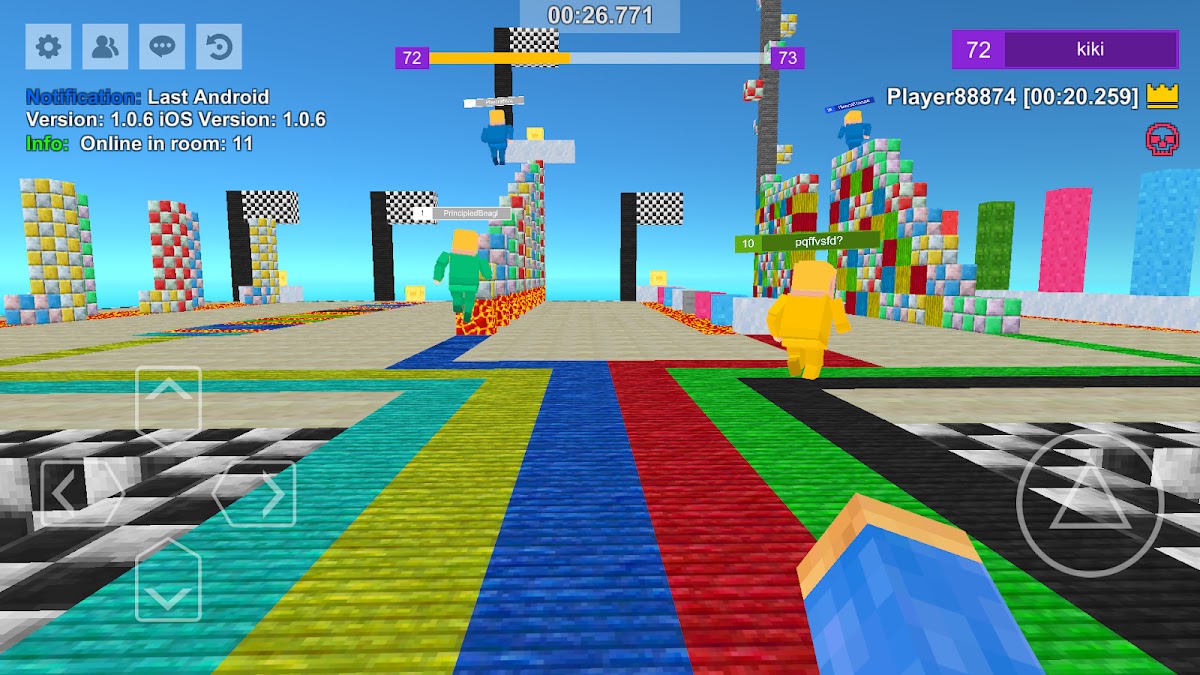Select the Player88874 leaderboard entry
The height and width of the screenshot is (675, 1200).
tap(1012, 97)
